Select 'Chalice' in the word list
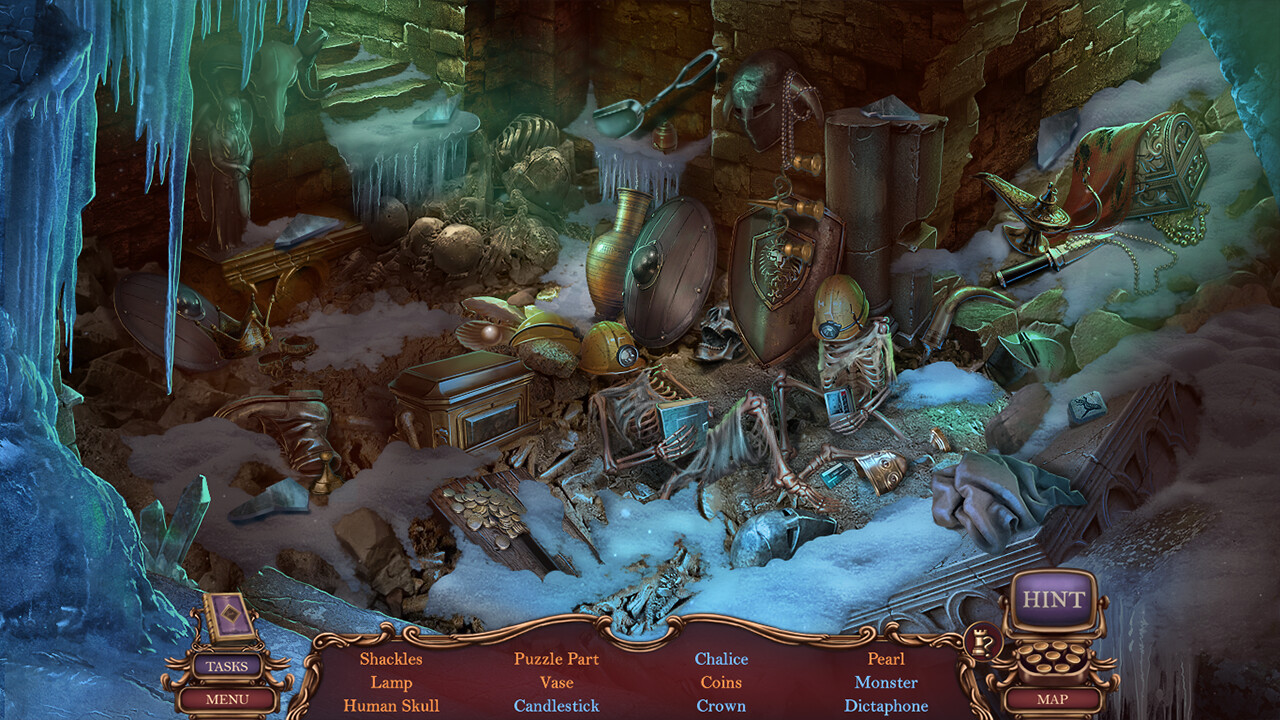This screenshot has height=720, width=1280. (x=723, y=659)
